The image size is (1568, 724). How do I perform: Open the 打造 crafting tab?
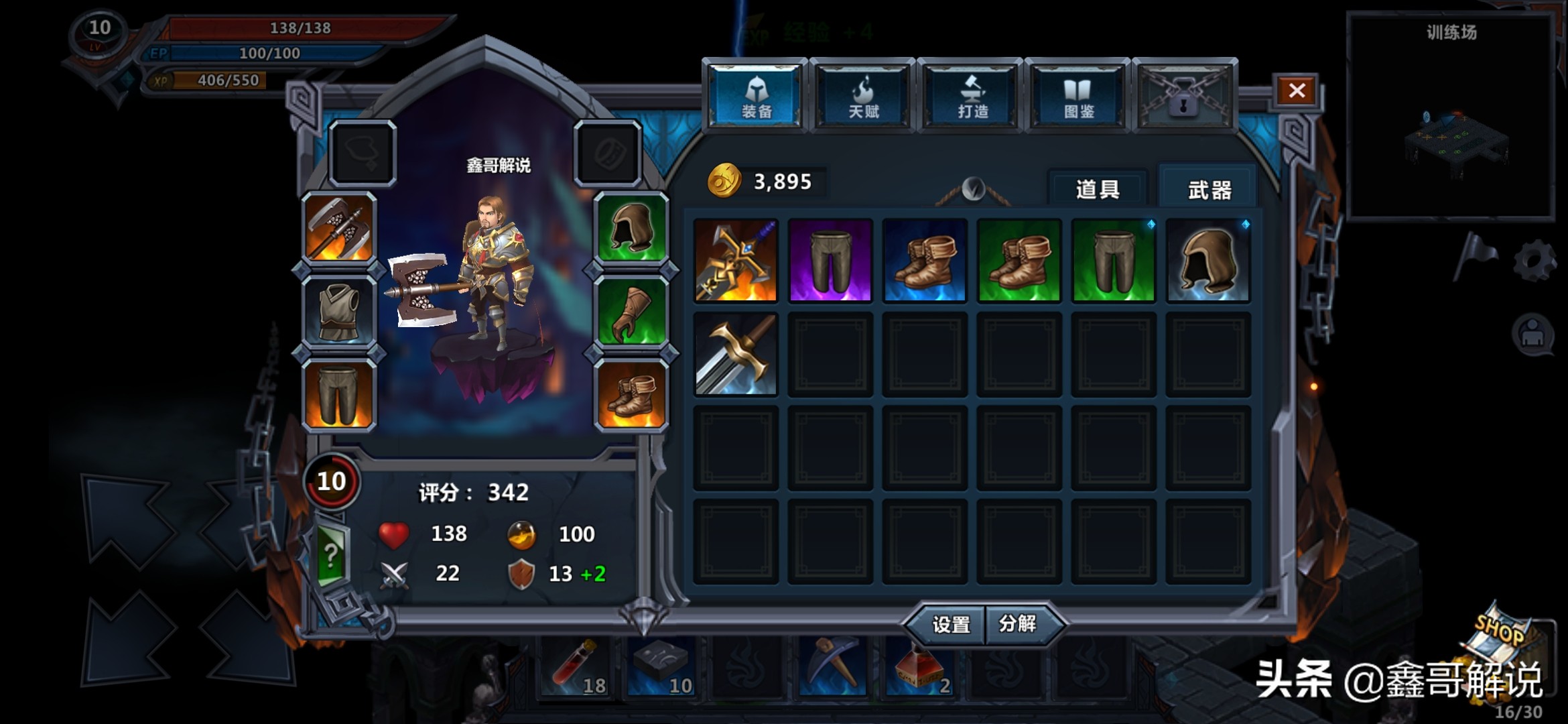tap(971, 97)
